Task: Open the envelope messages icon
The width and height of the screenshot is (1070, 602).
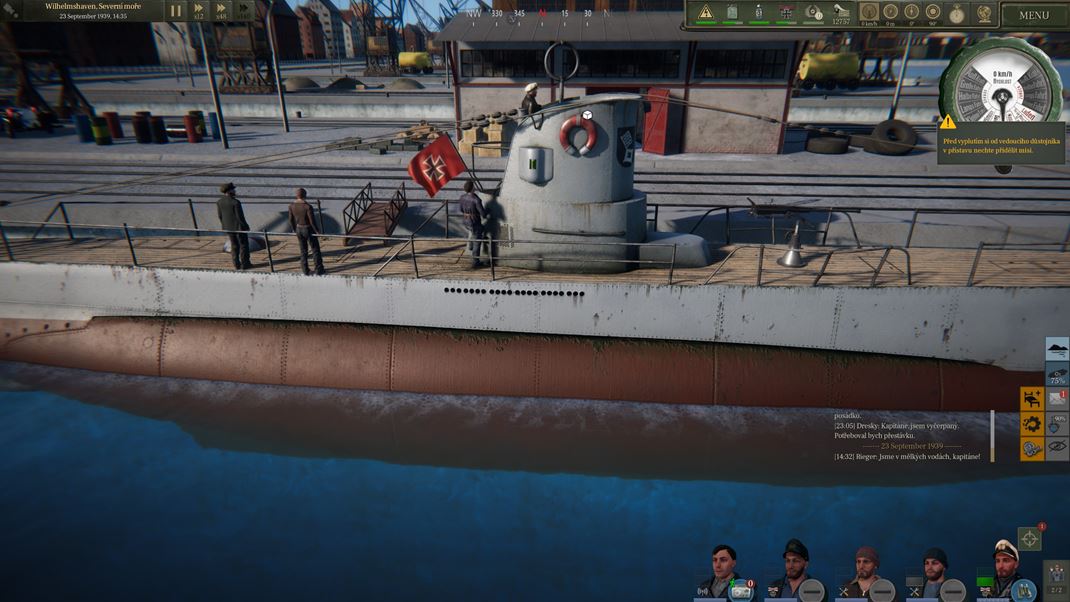Action: pyautogui.click(x=1057, y=398)
